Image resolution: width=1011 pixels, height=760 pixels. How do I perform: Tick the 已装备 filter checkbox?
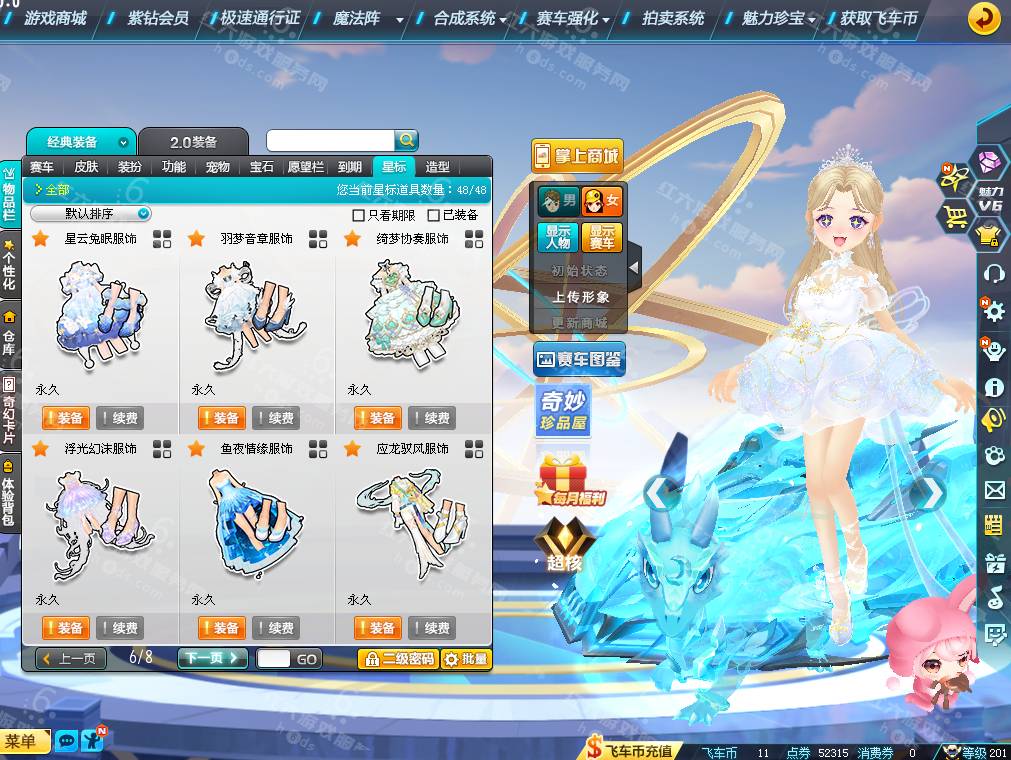tap(433, 215)
